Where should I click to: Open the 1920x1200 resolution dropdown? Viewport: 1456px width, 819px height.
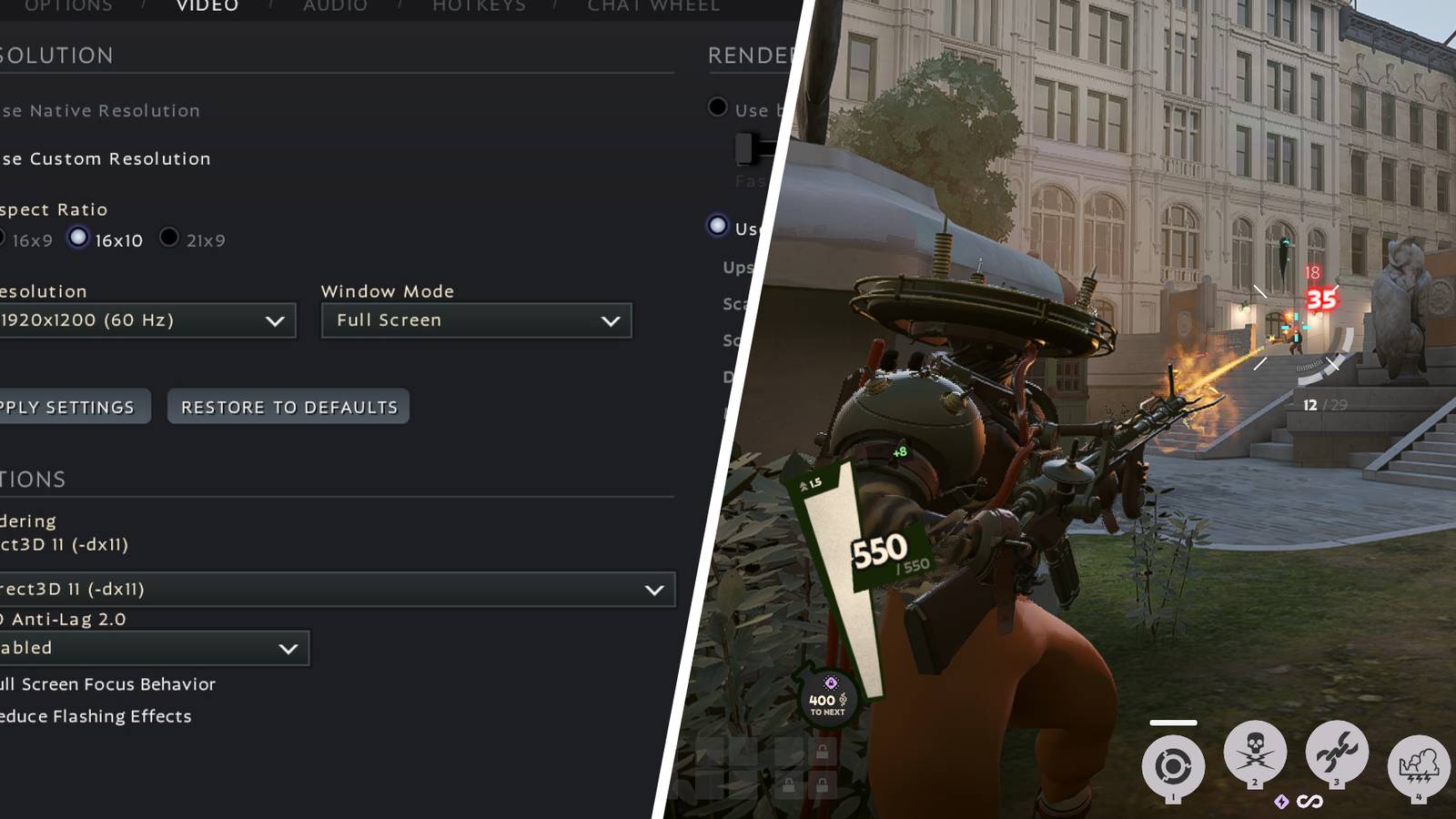(x=146, y=320)
